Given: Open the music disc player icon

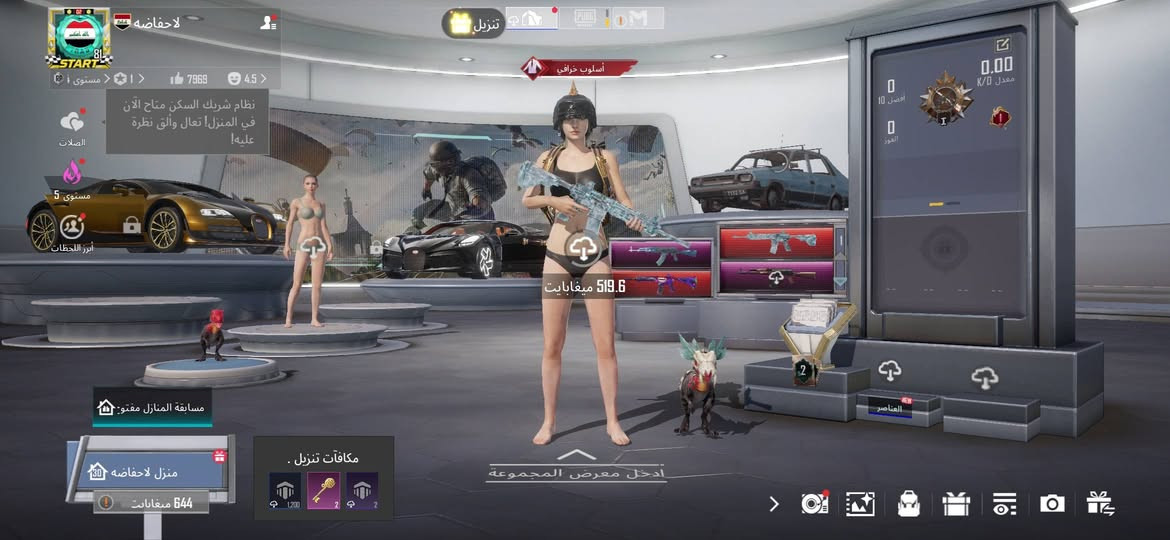Looking at the screenshot, I should (815, 504).
